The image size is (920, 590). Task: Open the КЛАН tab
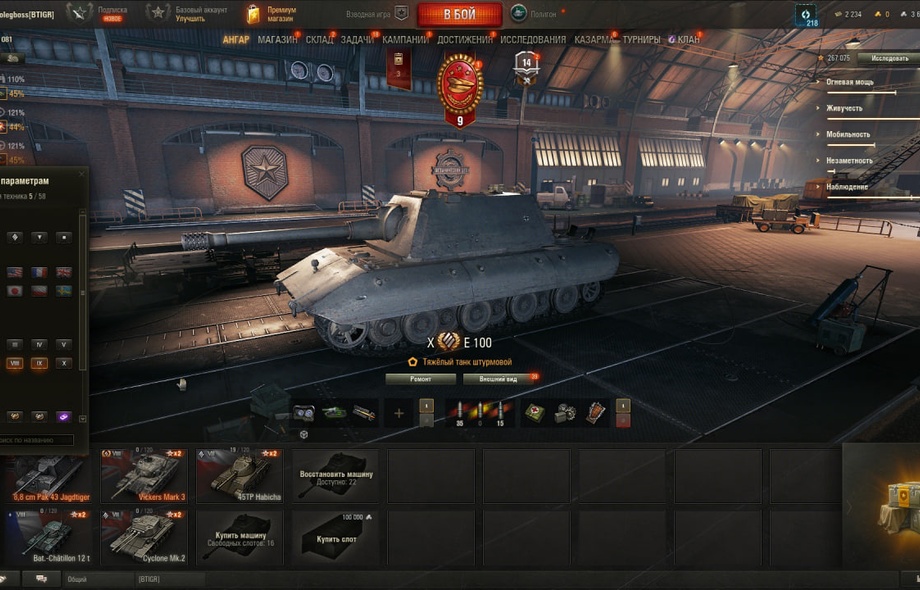tap(688, 40)
